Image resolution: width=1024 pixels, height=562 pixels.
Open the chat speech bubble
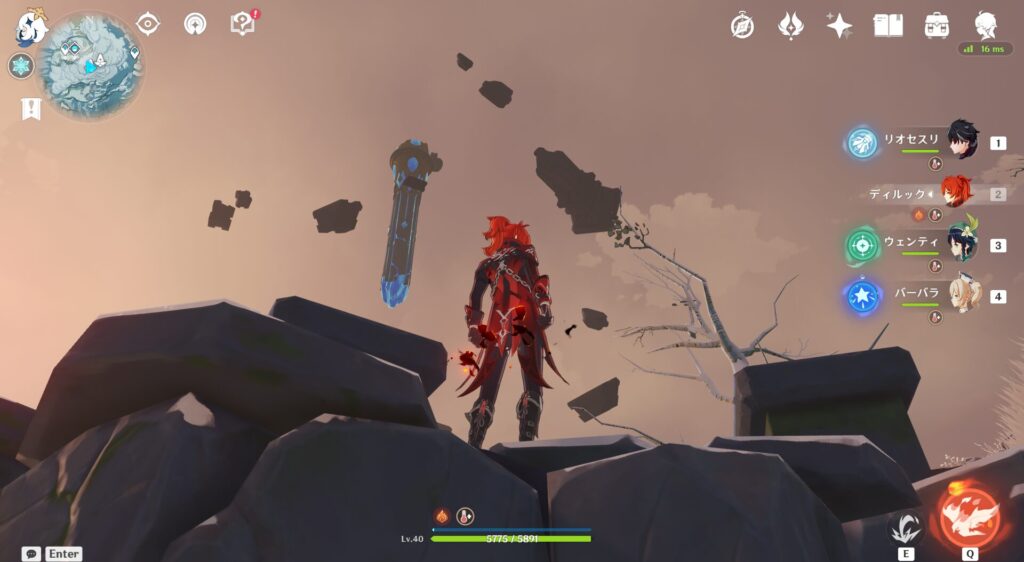pyautogui.click(x=31, y=553)
